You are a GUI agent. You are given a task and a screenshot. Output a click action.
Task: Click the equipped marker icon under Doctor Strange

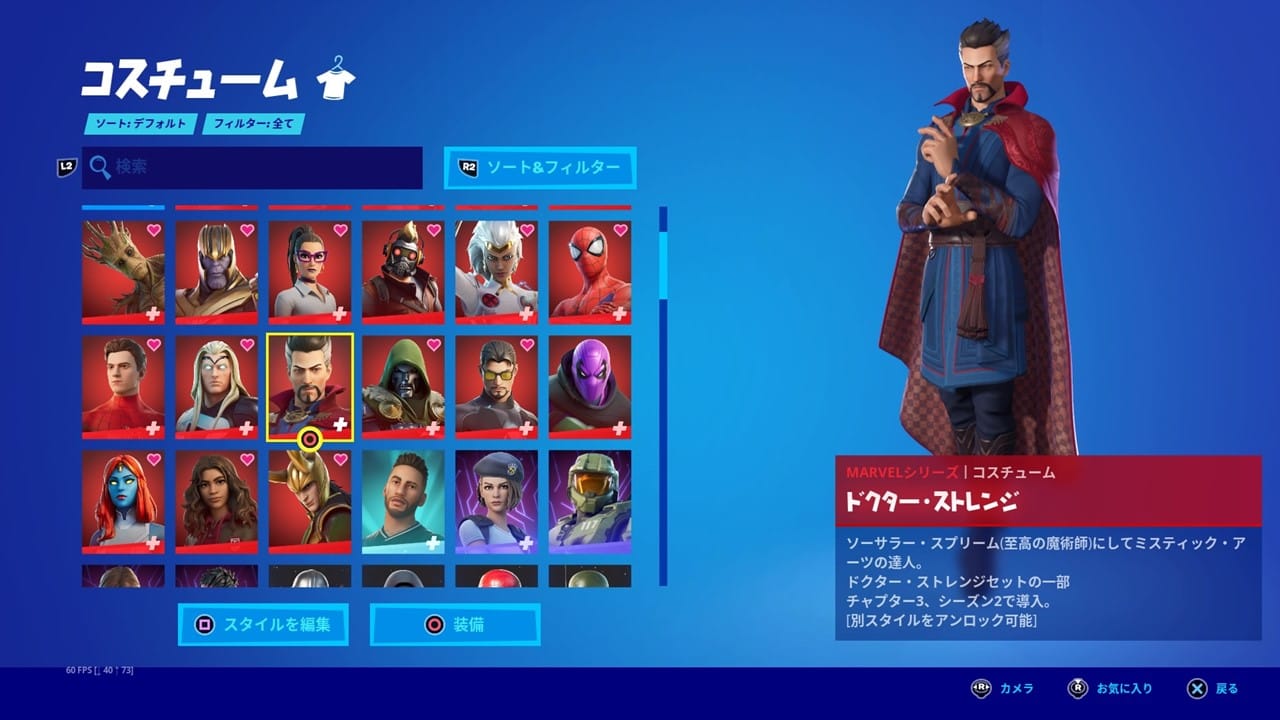(x=310, y=437)
